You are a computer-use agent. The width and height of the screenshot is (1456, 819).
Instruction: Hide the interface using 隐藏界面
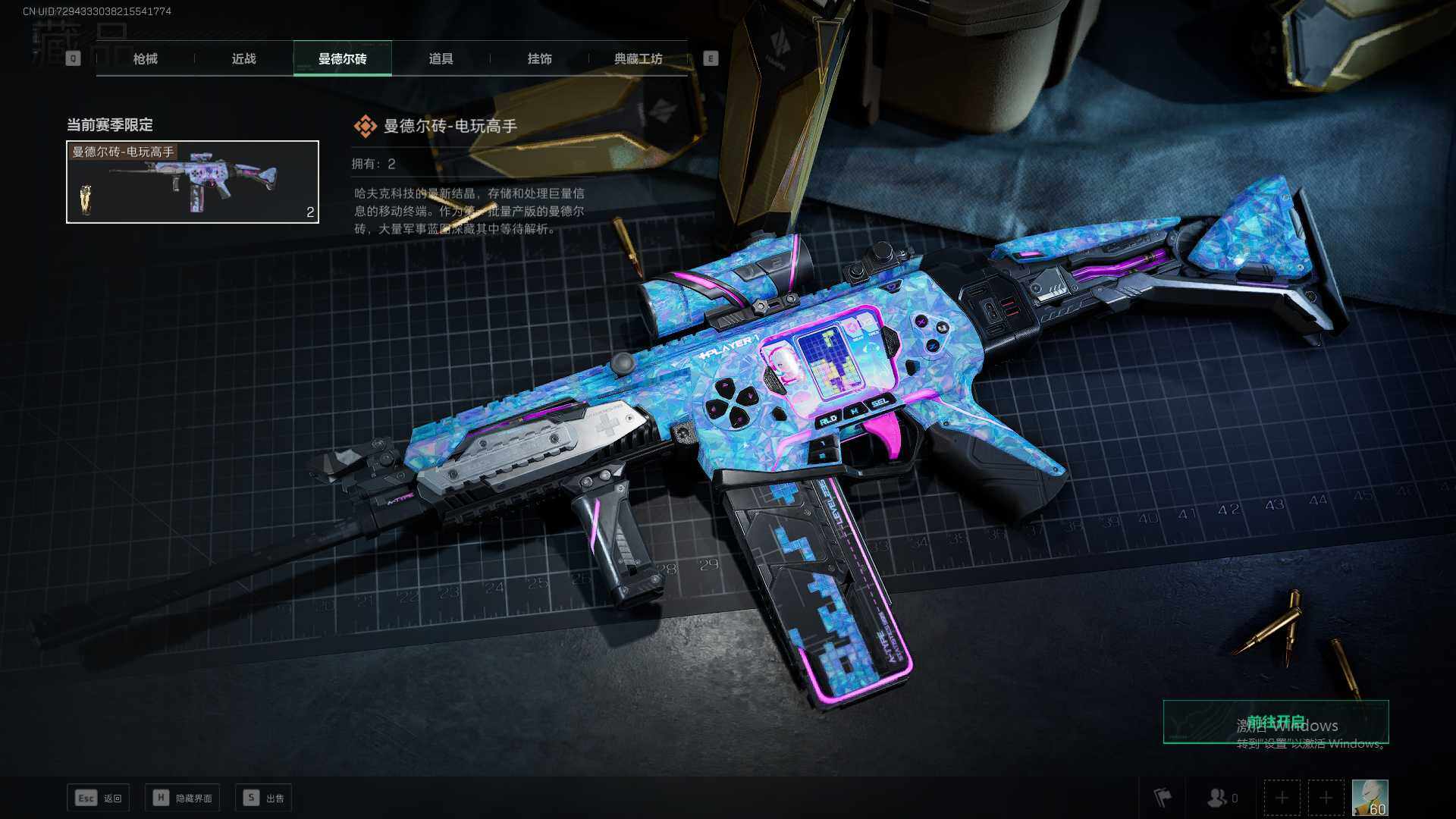183,798
